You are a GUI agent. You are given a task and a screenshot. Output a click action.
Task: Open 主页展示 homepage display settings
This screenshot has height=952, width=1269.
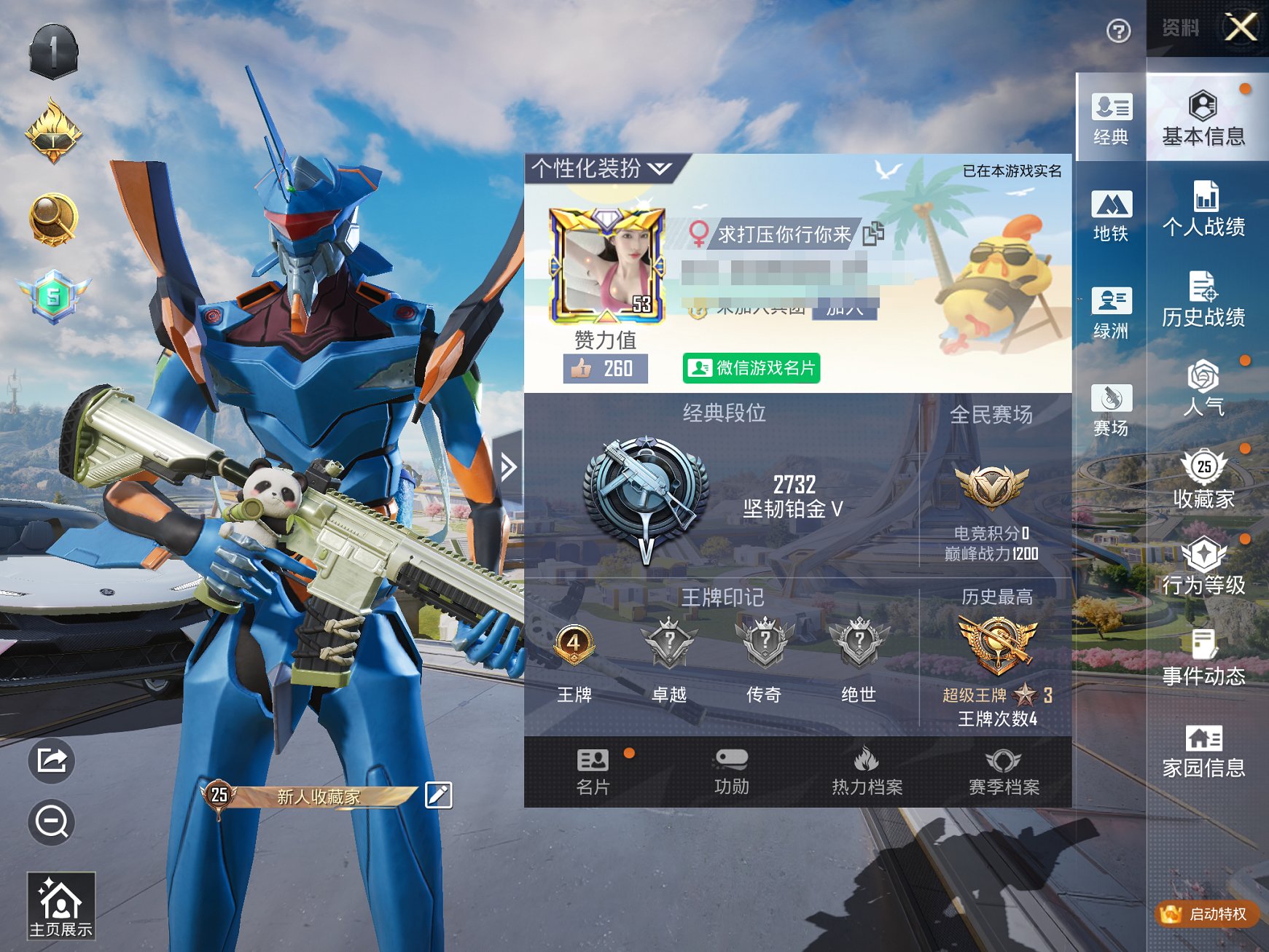tap(61, 906)
